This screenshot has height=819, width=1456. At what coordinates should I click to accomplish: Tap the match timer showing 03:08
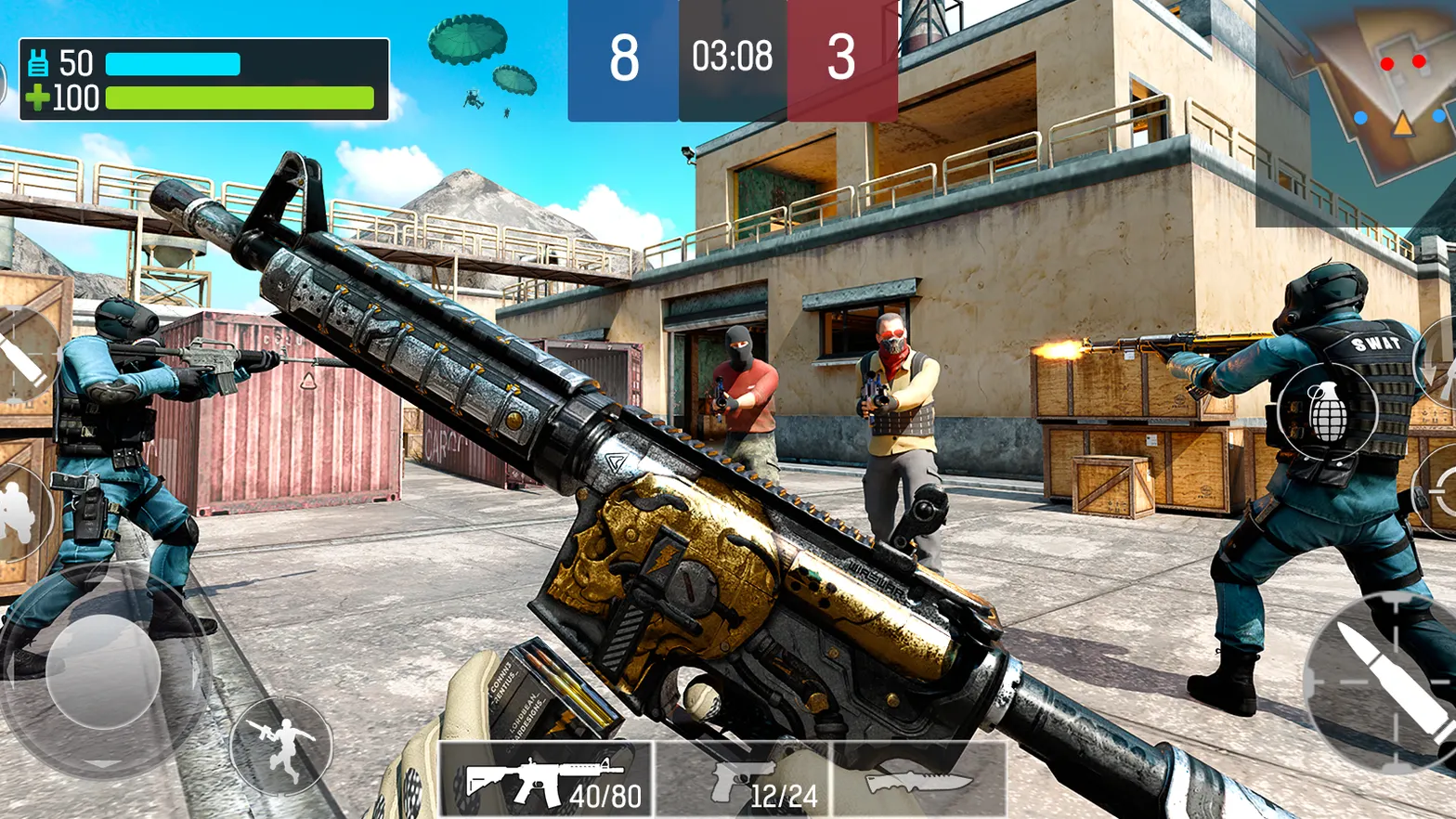point(733,56)
